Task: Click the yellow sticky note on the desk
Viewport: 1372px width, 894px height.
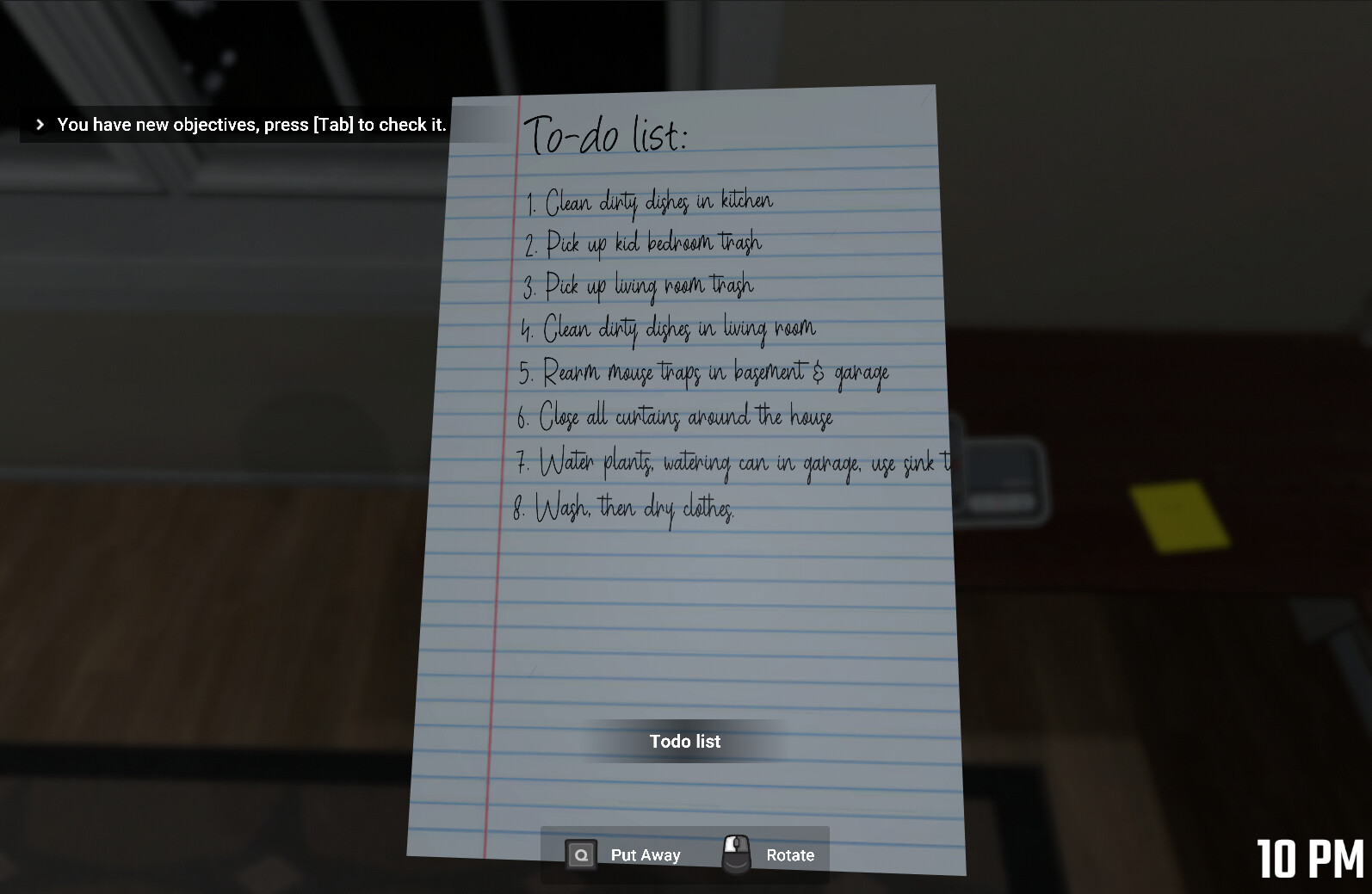Action: [1181, 515]
